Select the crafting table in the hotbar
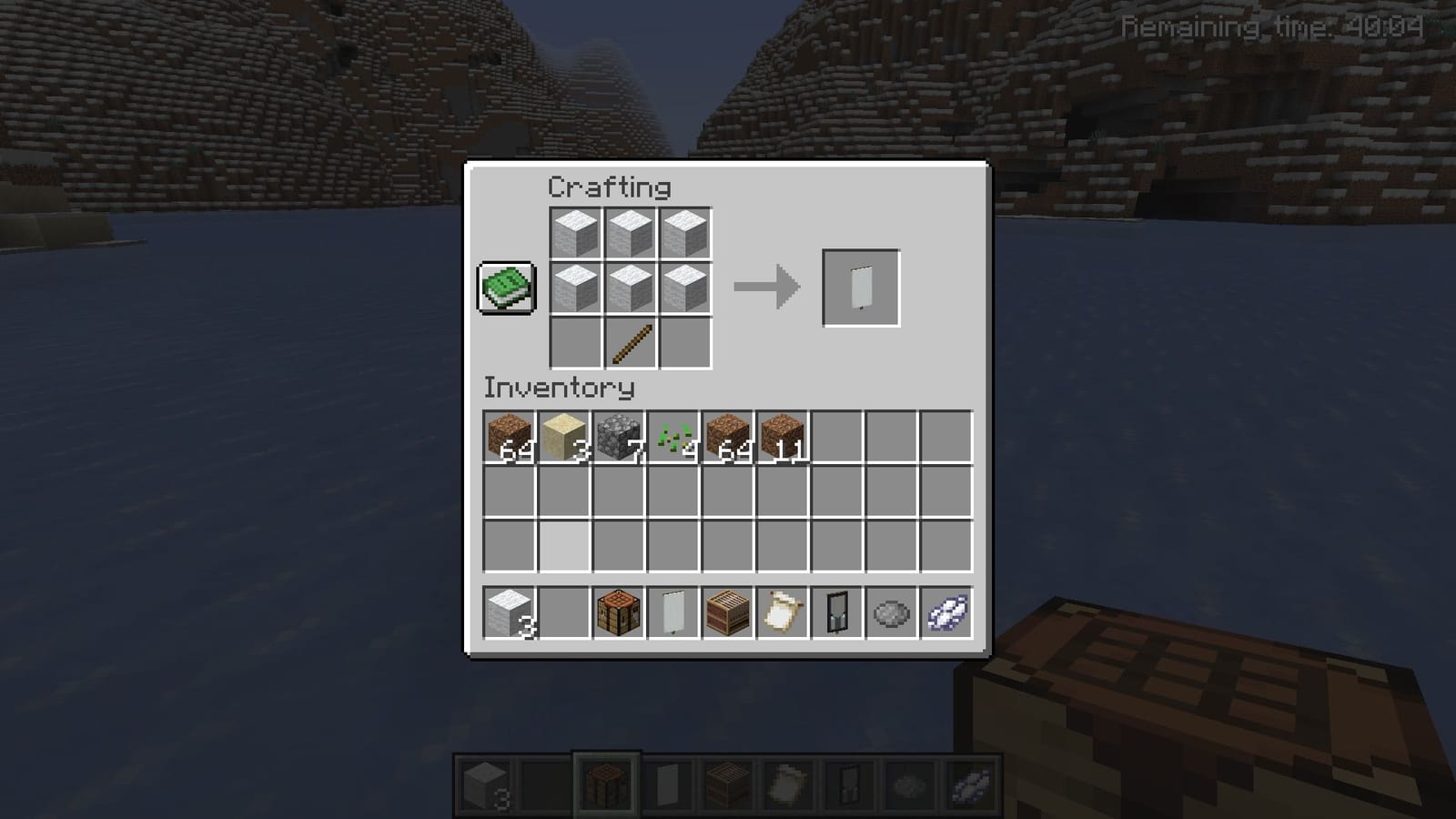1456x819 pixels. pos(608,784)
